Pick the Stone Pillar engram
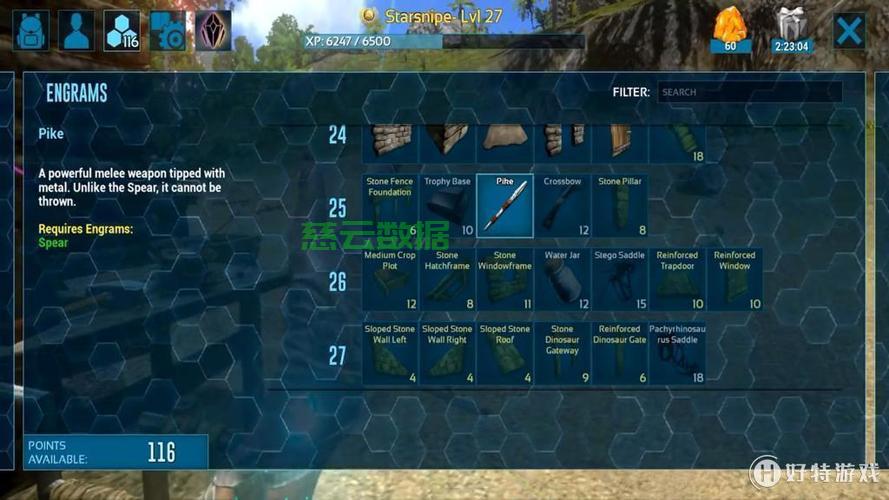 (x=620, y=206)
